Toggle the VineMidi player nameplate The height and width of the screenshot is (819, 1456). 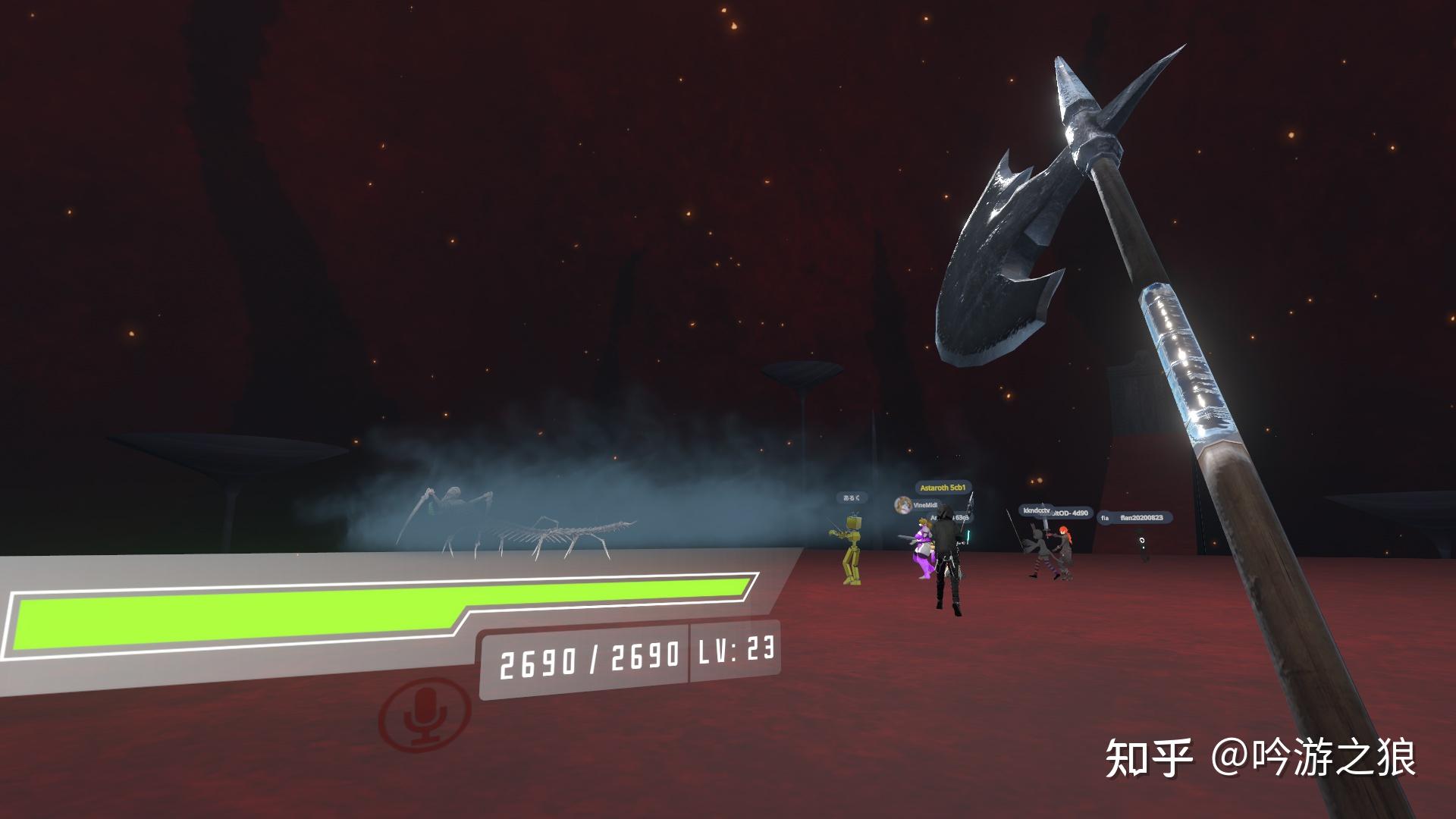pos(925,506)
